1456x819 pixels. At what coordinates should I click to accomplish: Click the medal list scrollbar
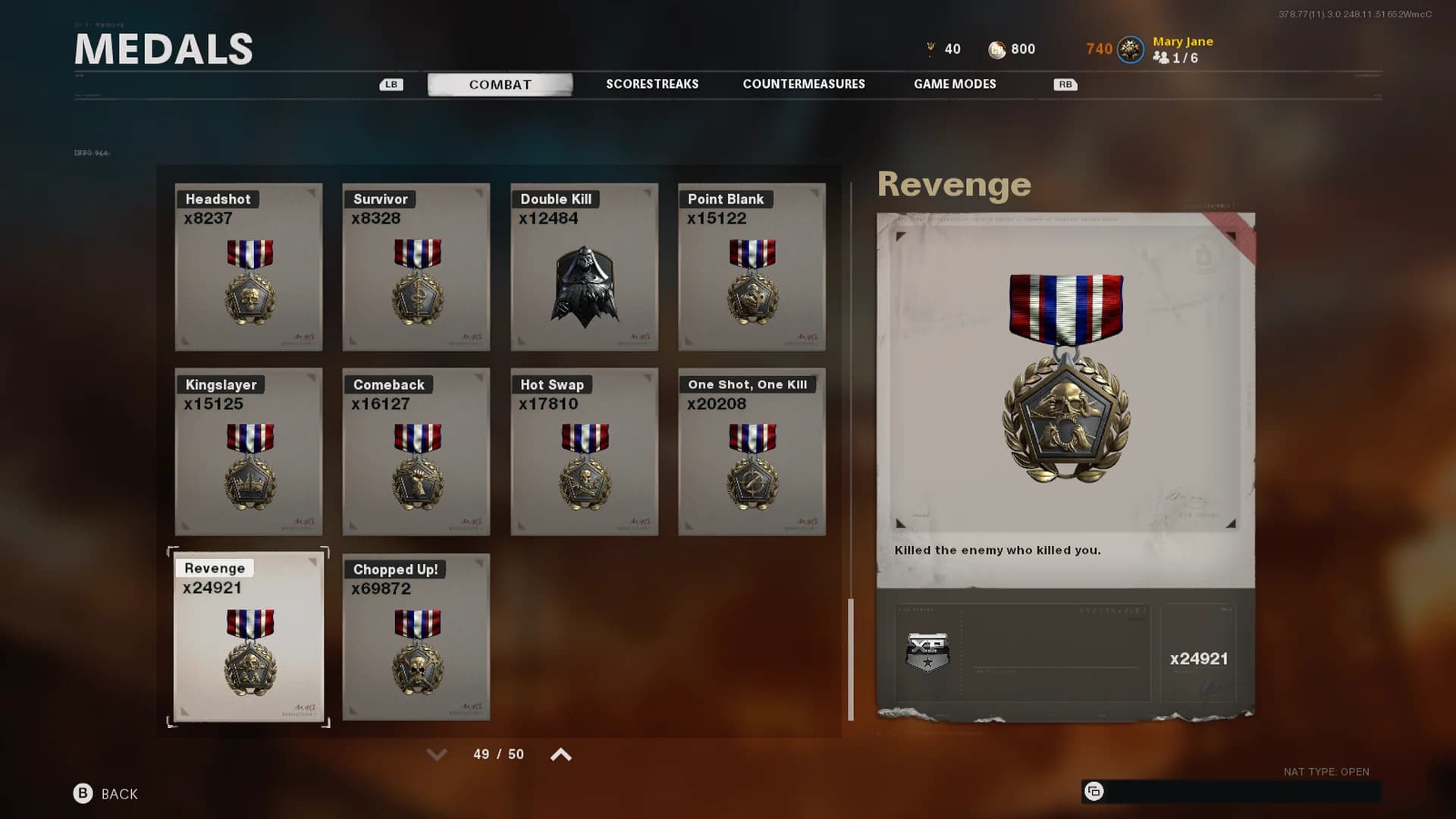[x=851, y=658]
